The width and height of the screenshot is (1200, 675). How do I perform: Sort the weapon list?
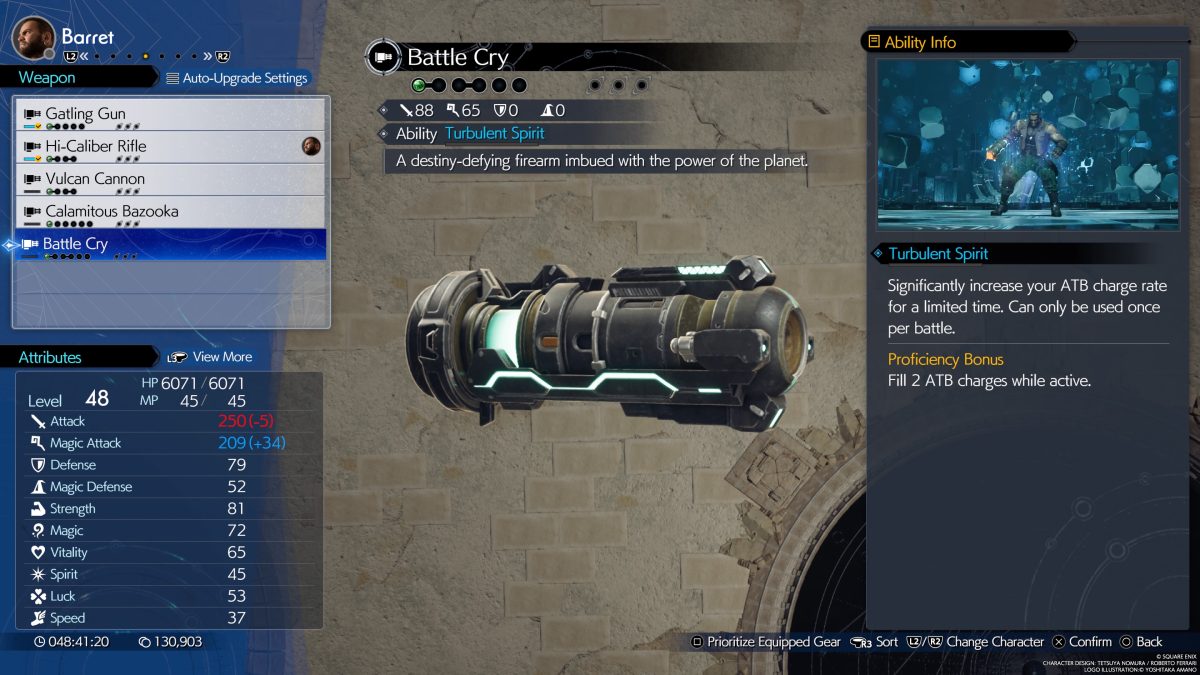pos(875,642)
